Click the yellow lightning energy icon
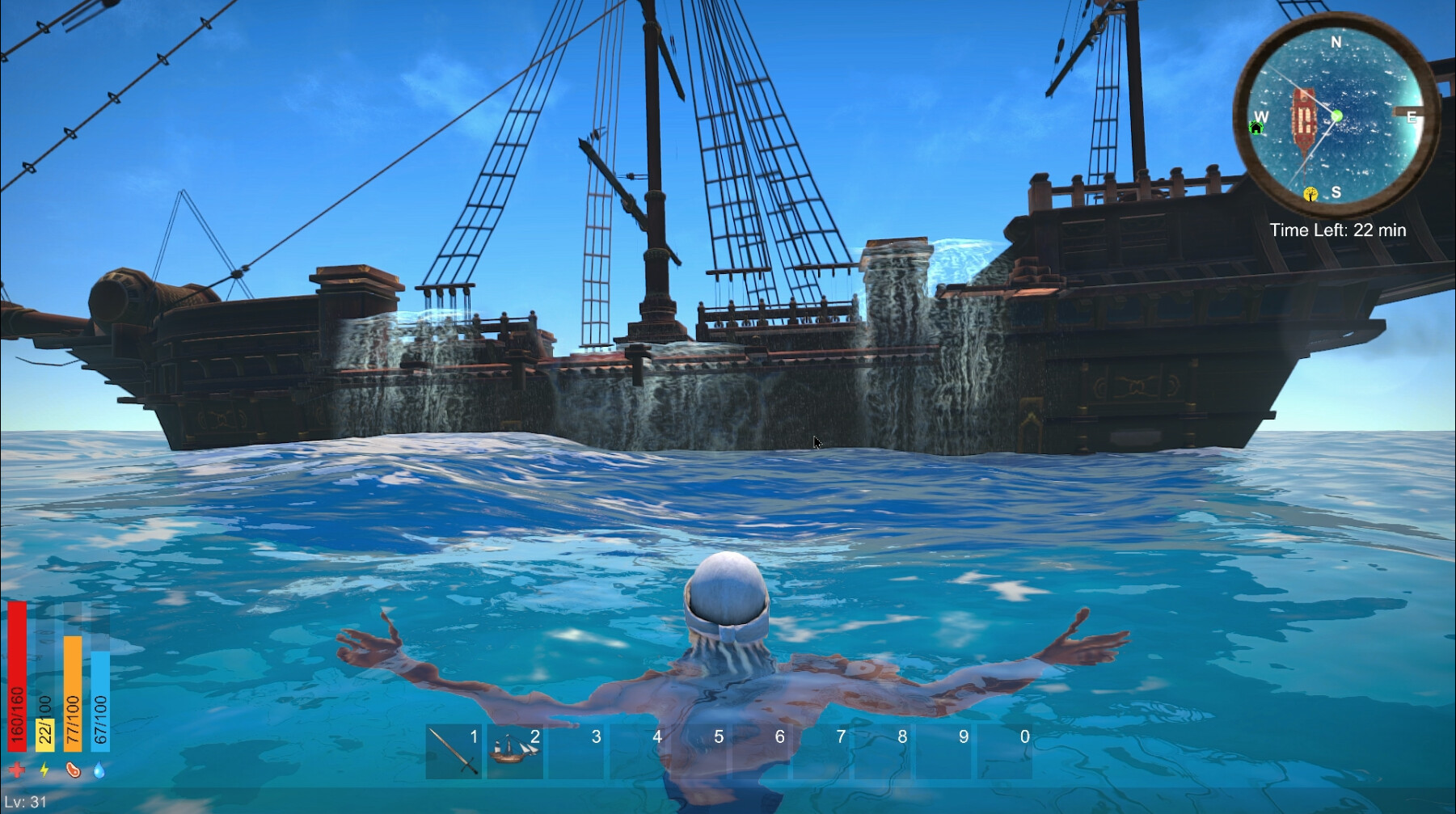Image resolution: width=1456 pixels, height=814 pixels. pos(44,769)
